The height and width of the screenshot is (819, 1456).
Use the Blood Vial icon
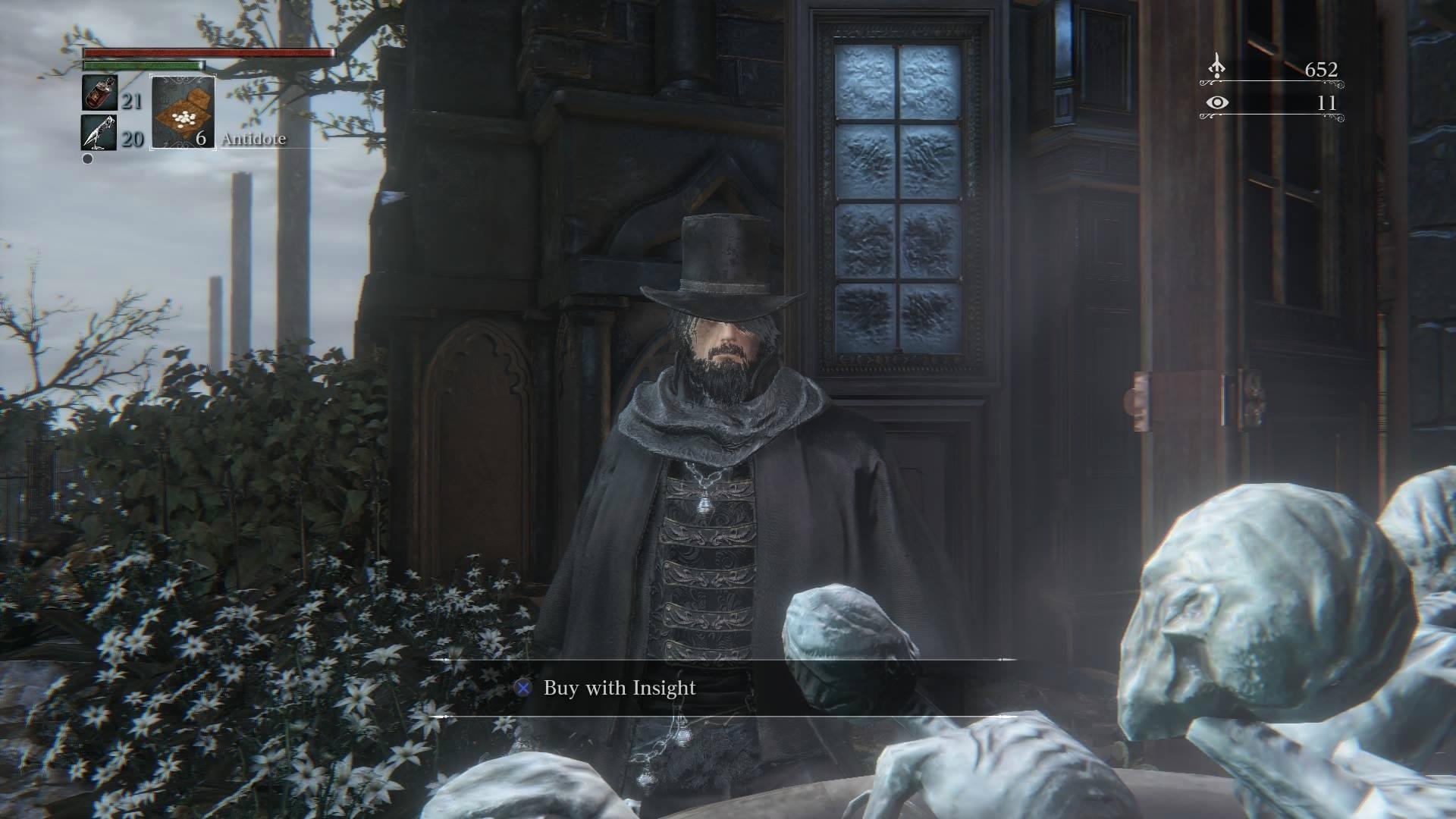99,93
